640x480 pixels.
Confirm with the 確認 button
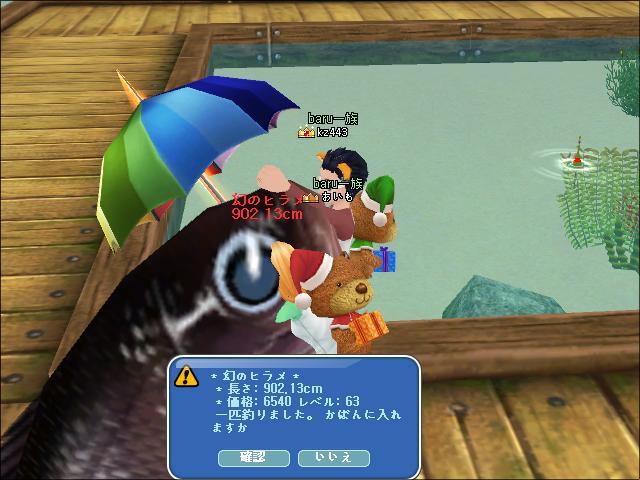click(x=254, y=457)
